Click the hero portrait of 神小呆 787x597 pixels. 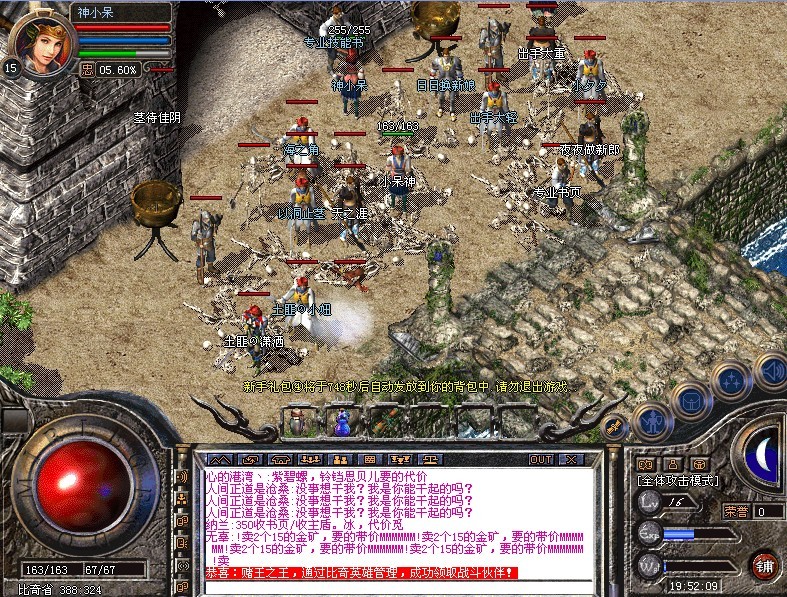pyautogui.click(x=41, y=36)
